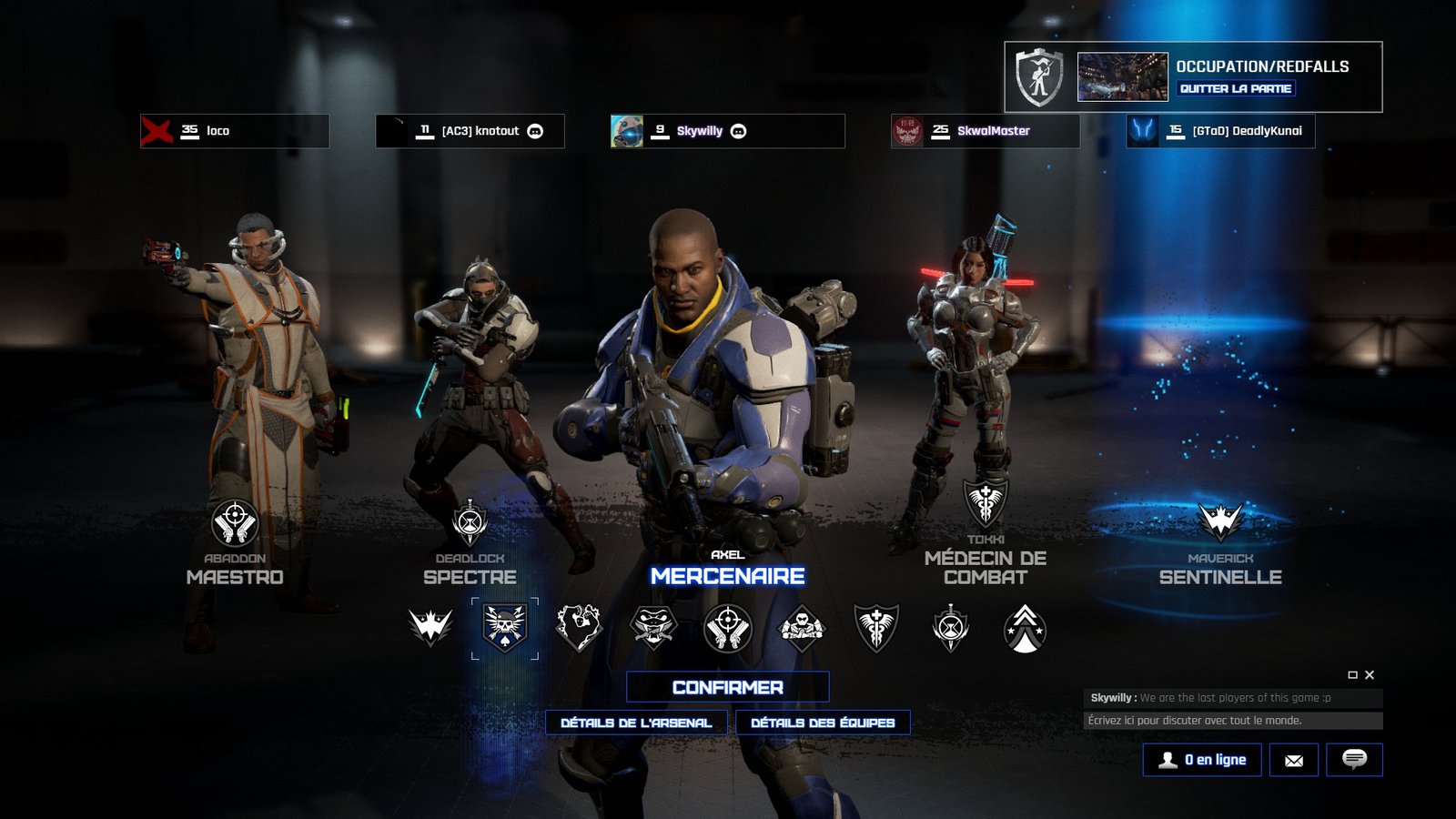Toggle the chat speech bubble button
The image size is (1456, 819).
tap(1354, 760)
